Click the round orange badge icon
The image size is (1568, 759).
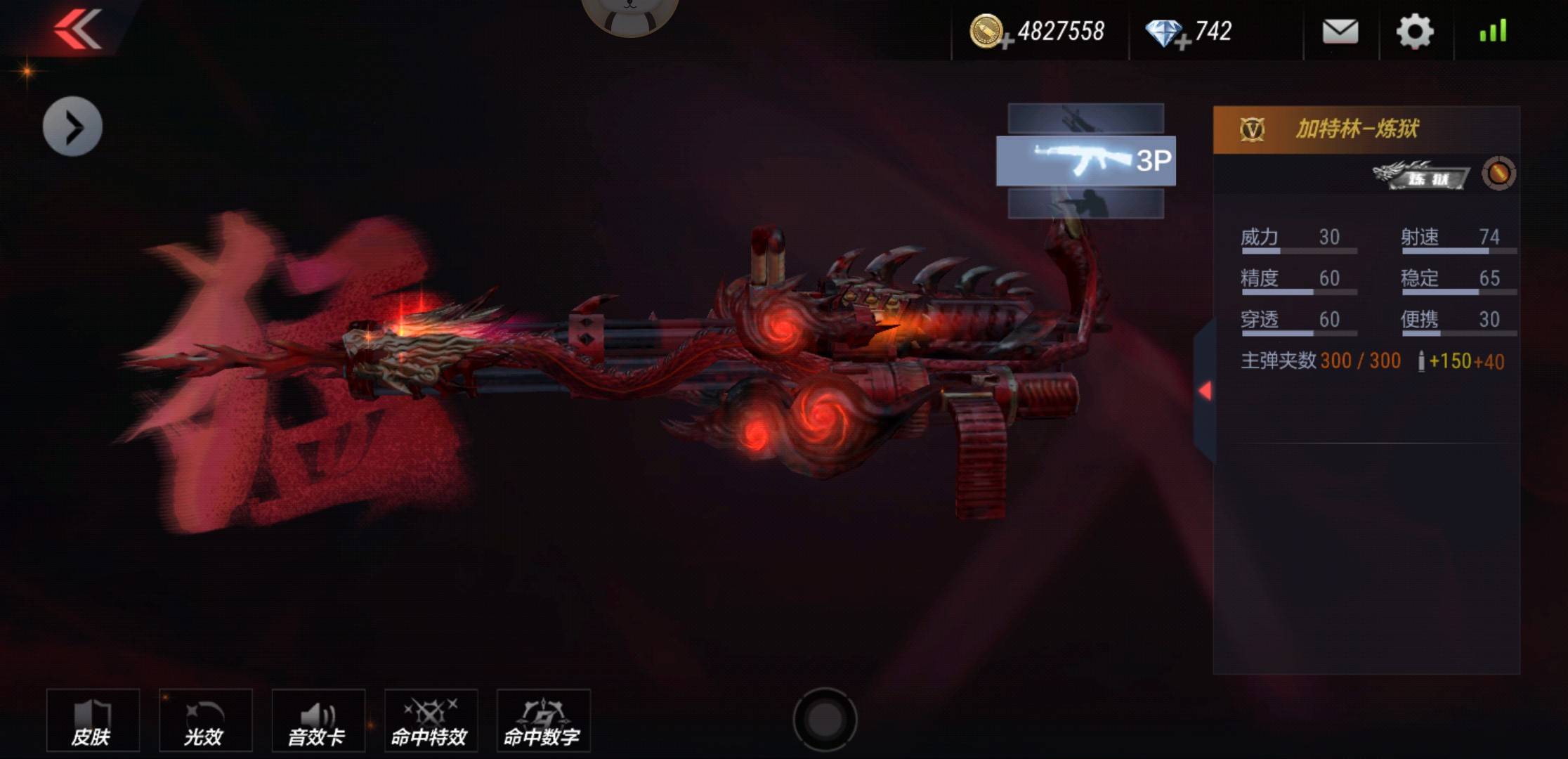tap(1498, 174)
